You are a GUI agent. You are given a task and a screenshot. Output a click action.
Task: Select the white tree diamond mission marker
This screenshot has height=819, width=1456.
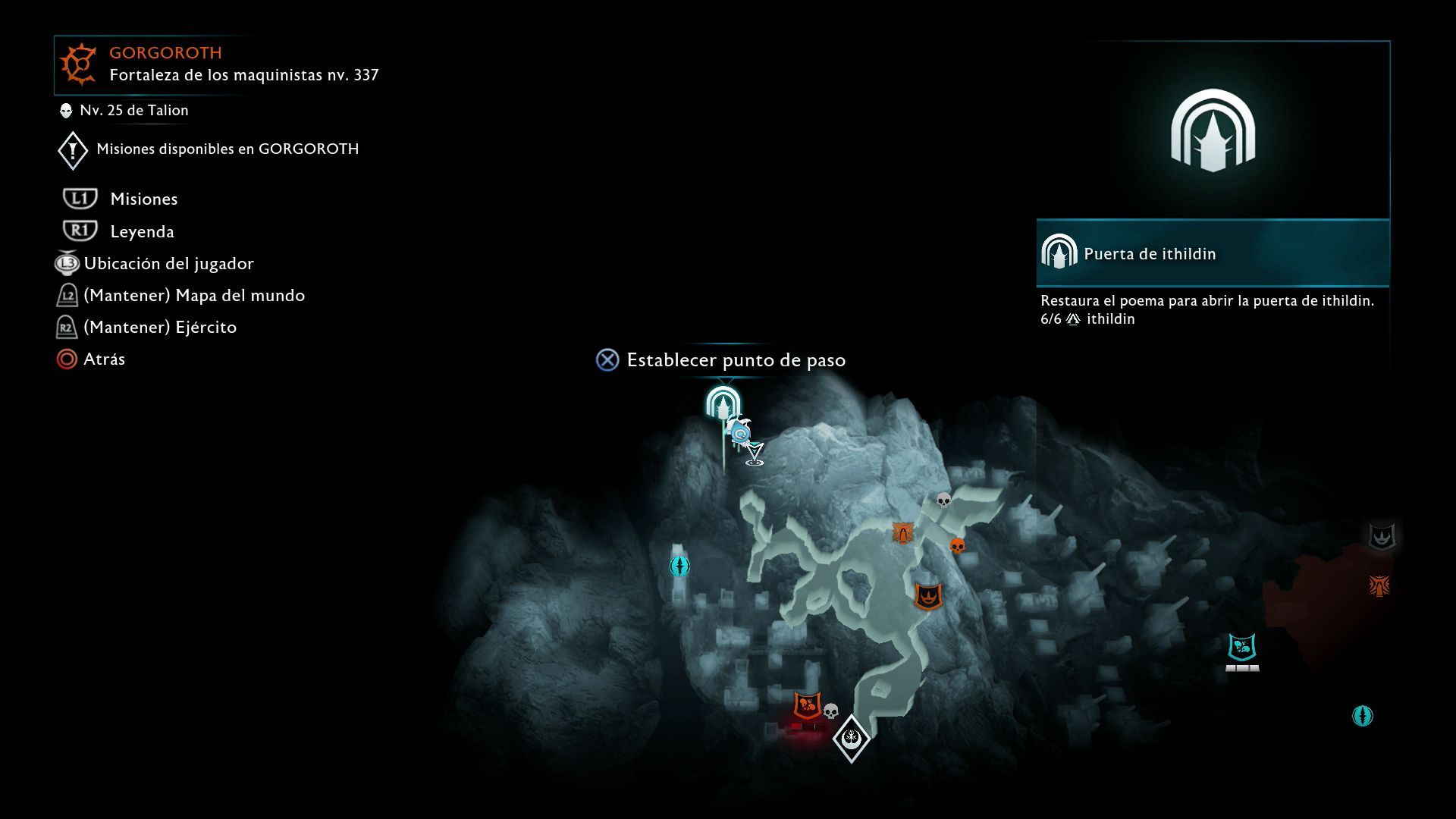851,738
